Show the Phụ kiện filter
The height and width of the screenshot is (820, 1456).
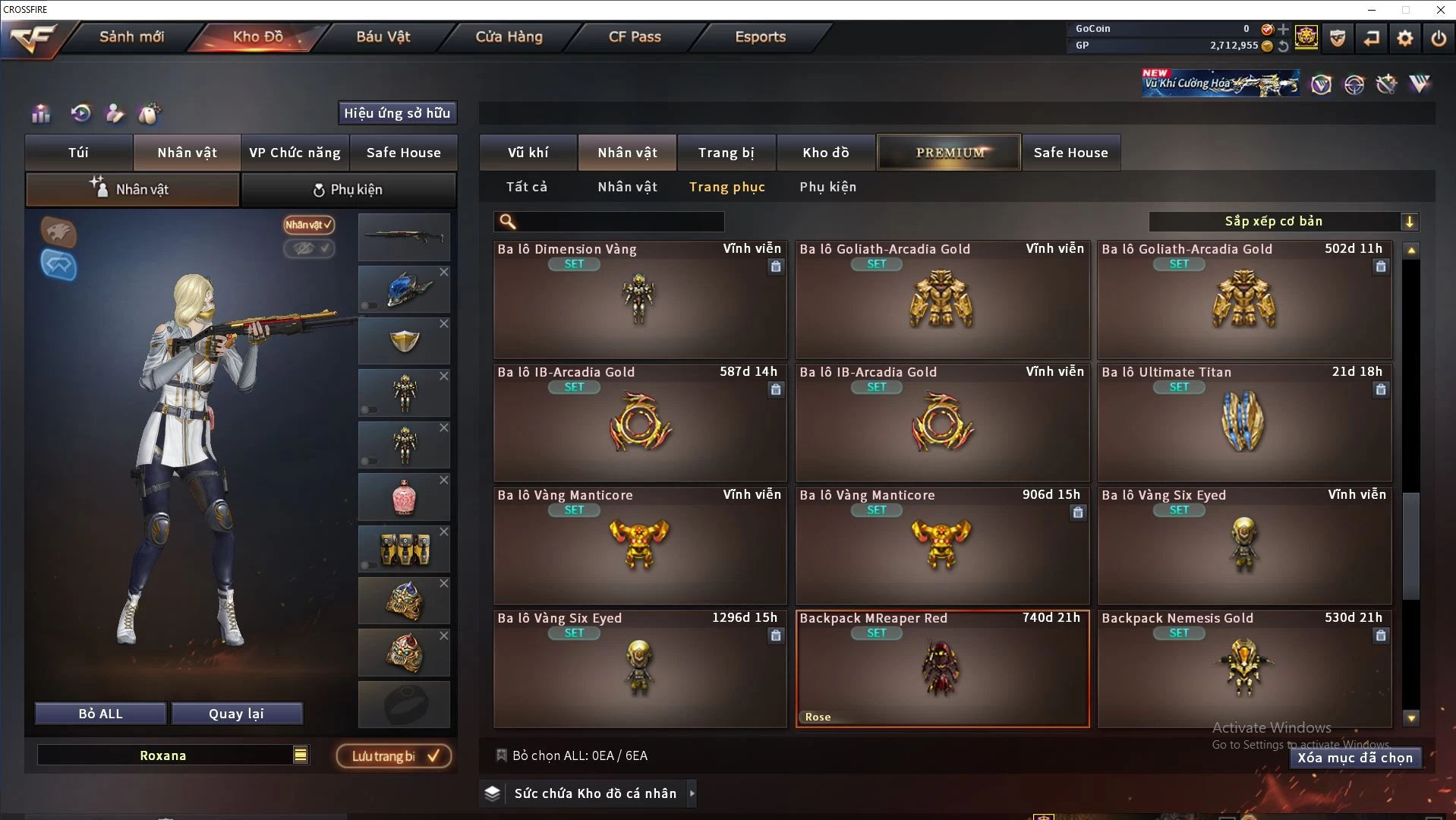click(x=827, y=187)
